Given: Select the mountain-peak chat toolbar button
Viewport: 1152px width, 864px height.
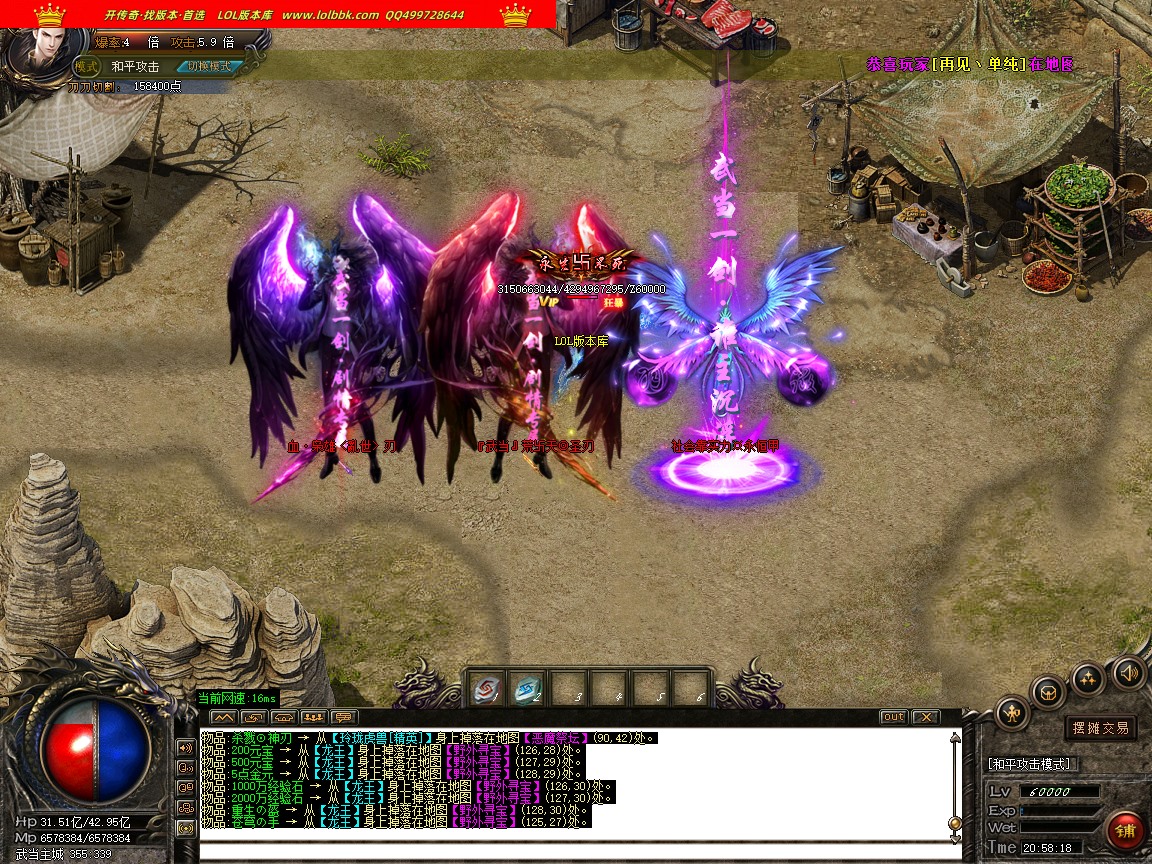Looking at the screenshot, I should point(222,717).
